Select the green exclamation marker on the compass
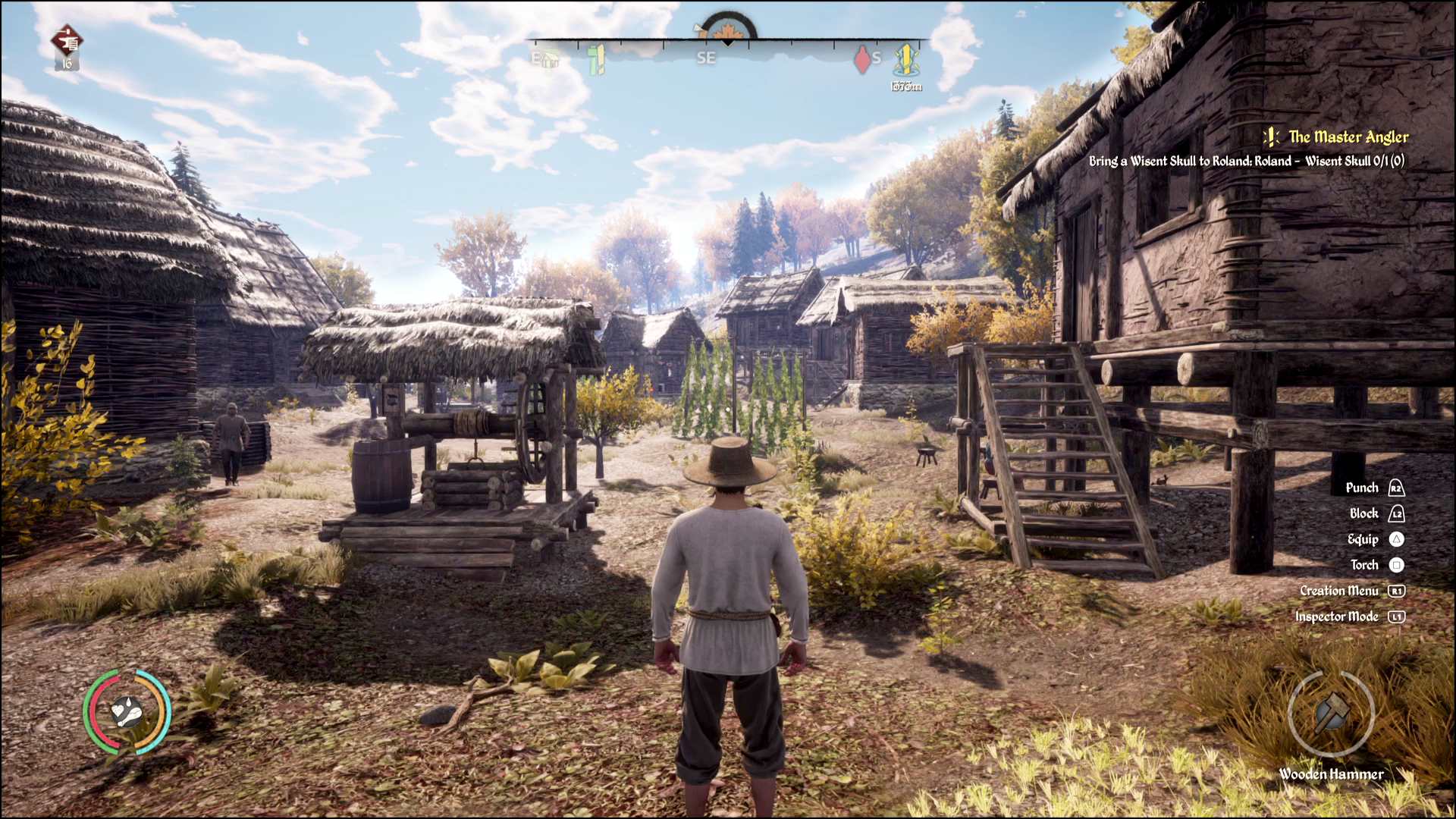 click(x=597, y=59)
